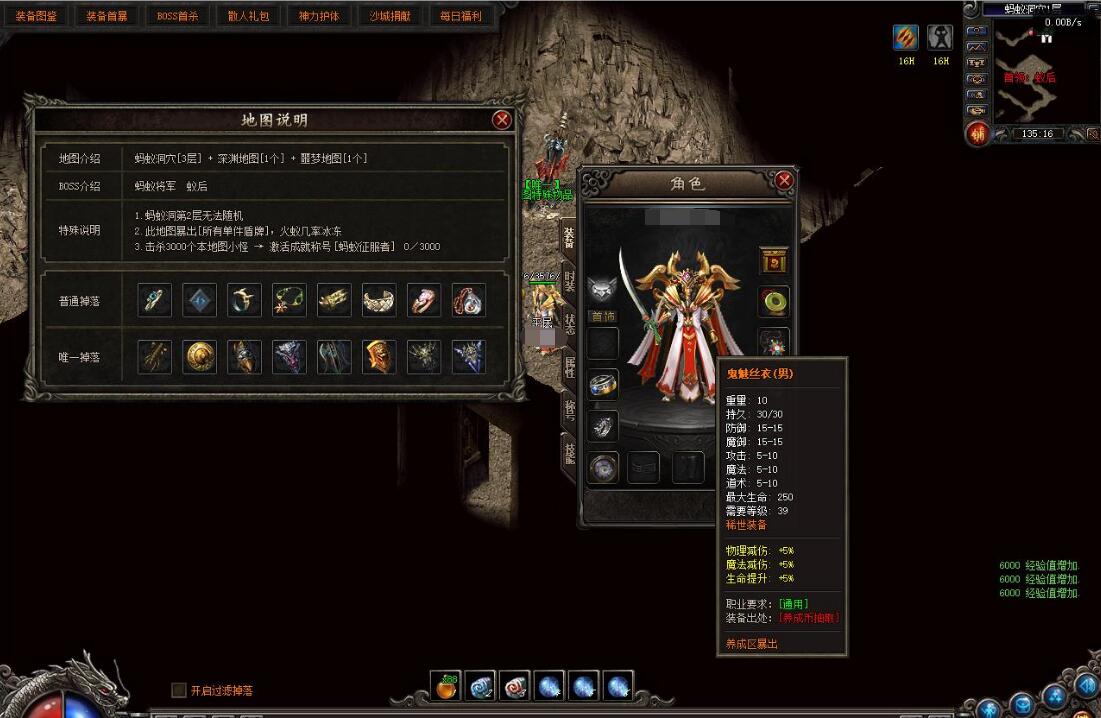Open the 装备首暴 menu
This screenshot has width=1101, height=718.
coord(107,16)
